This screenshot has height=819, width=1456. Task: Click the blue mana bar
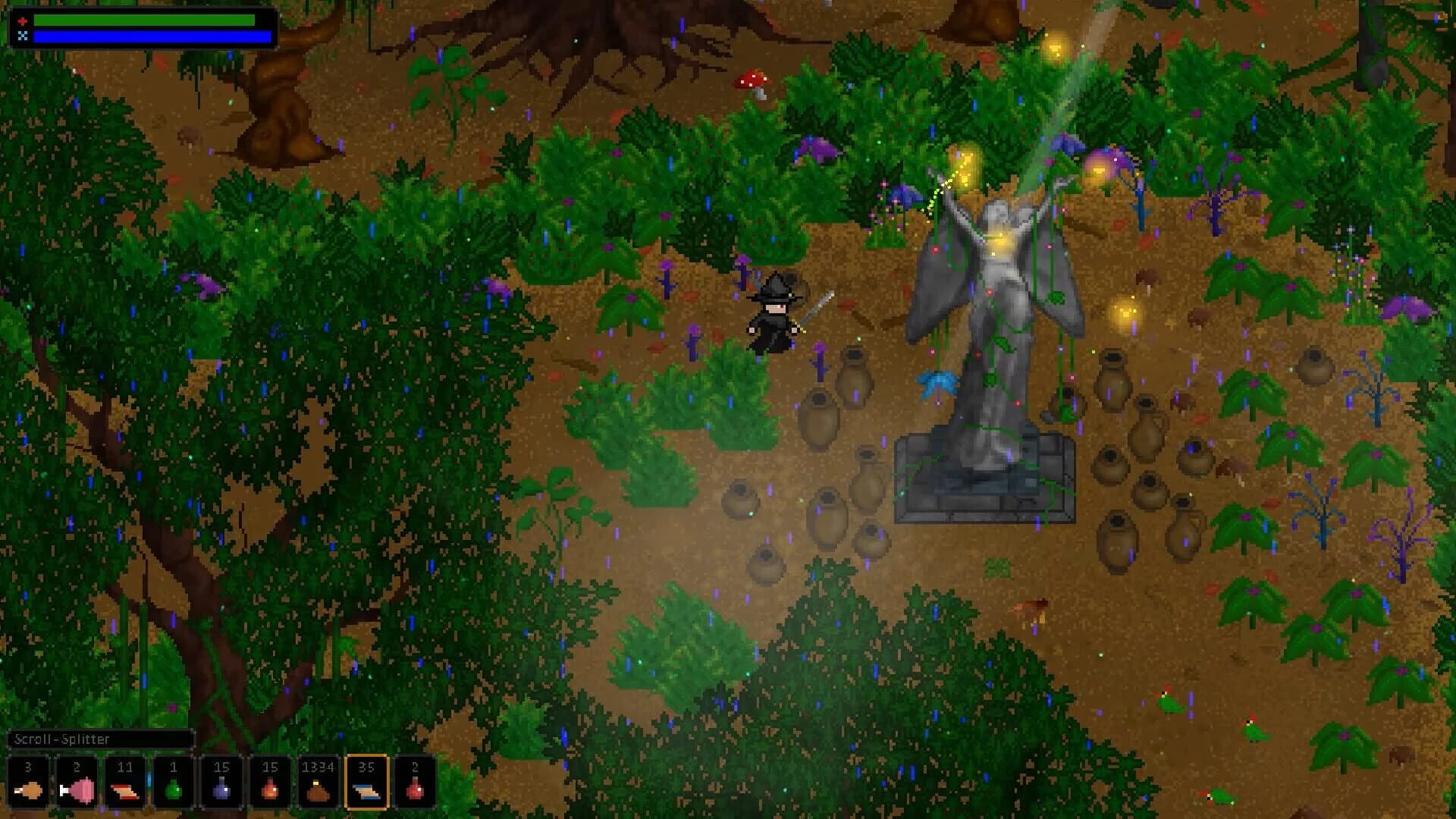(x=144, y=36)
